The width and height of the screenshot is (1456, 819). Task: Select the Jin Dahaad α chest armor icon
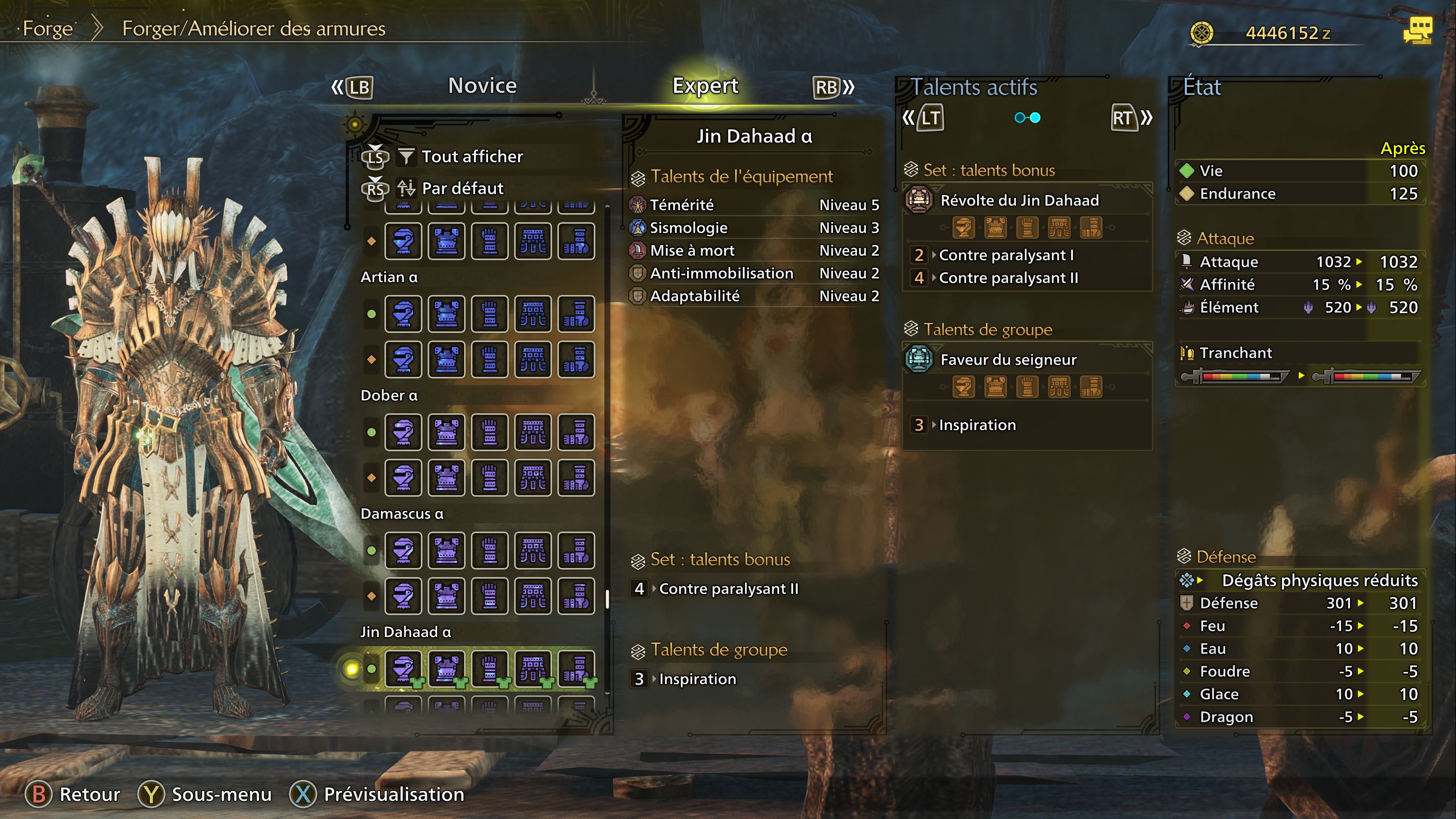click(447, 670)
